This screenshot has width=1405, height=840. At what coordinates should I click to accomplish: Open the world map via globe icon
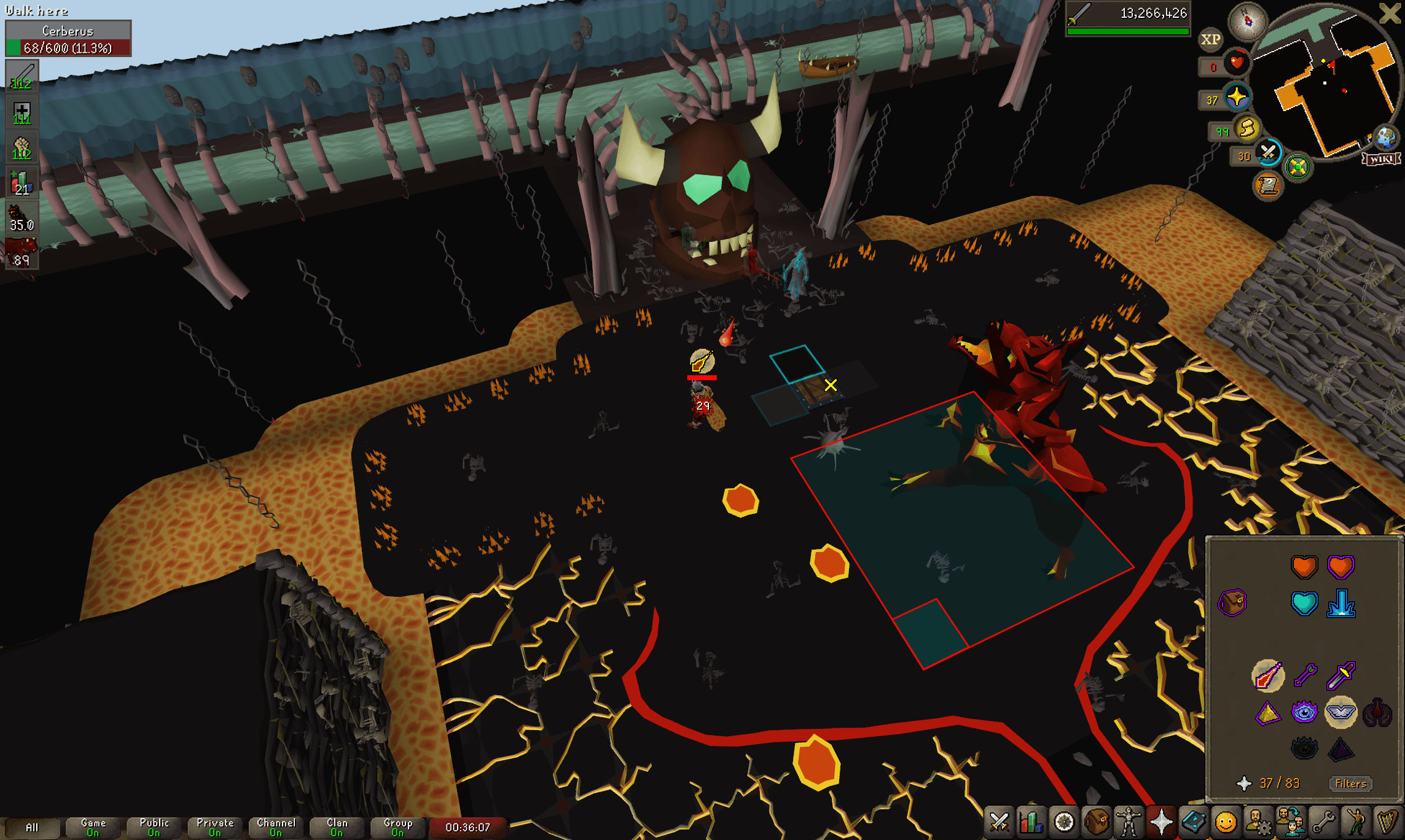pyautogui.click(x=1385, y=136)
